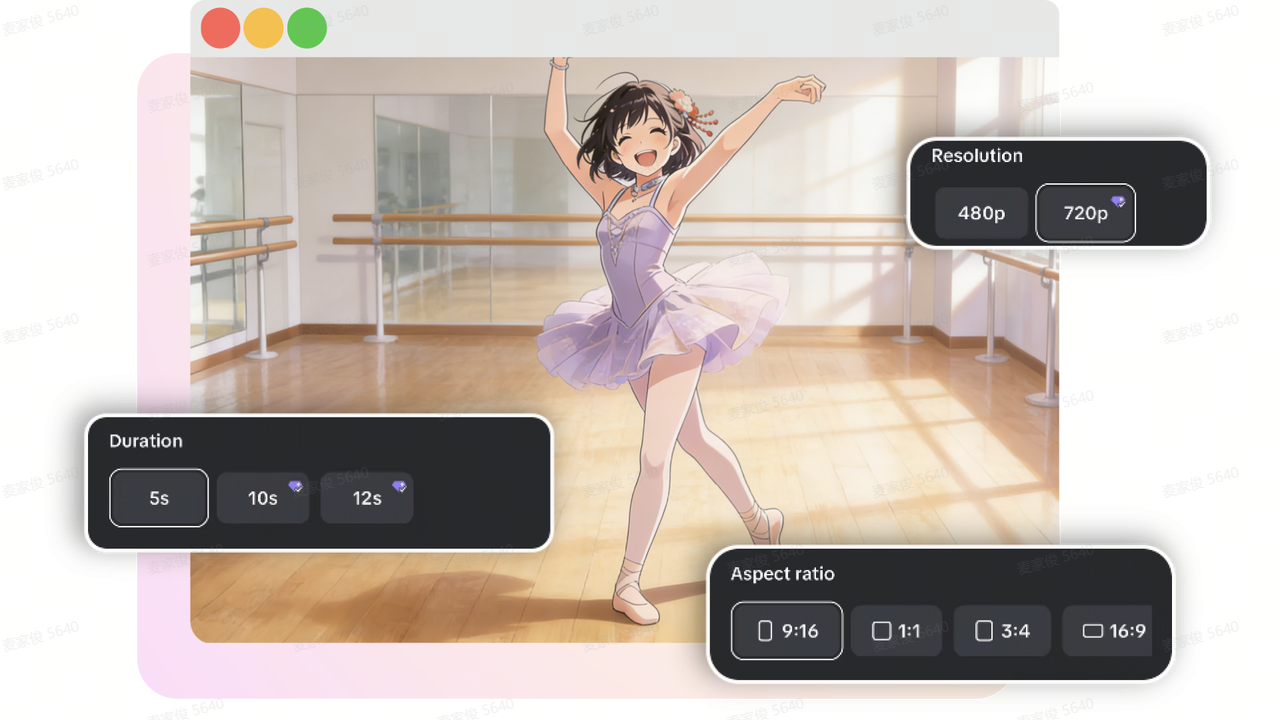Choose the 3:4 aspect ratio
1280x720 pixels.
tap(1002, 631)
